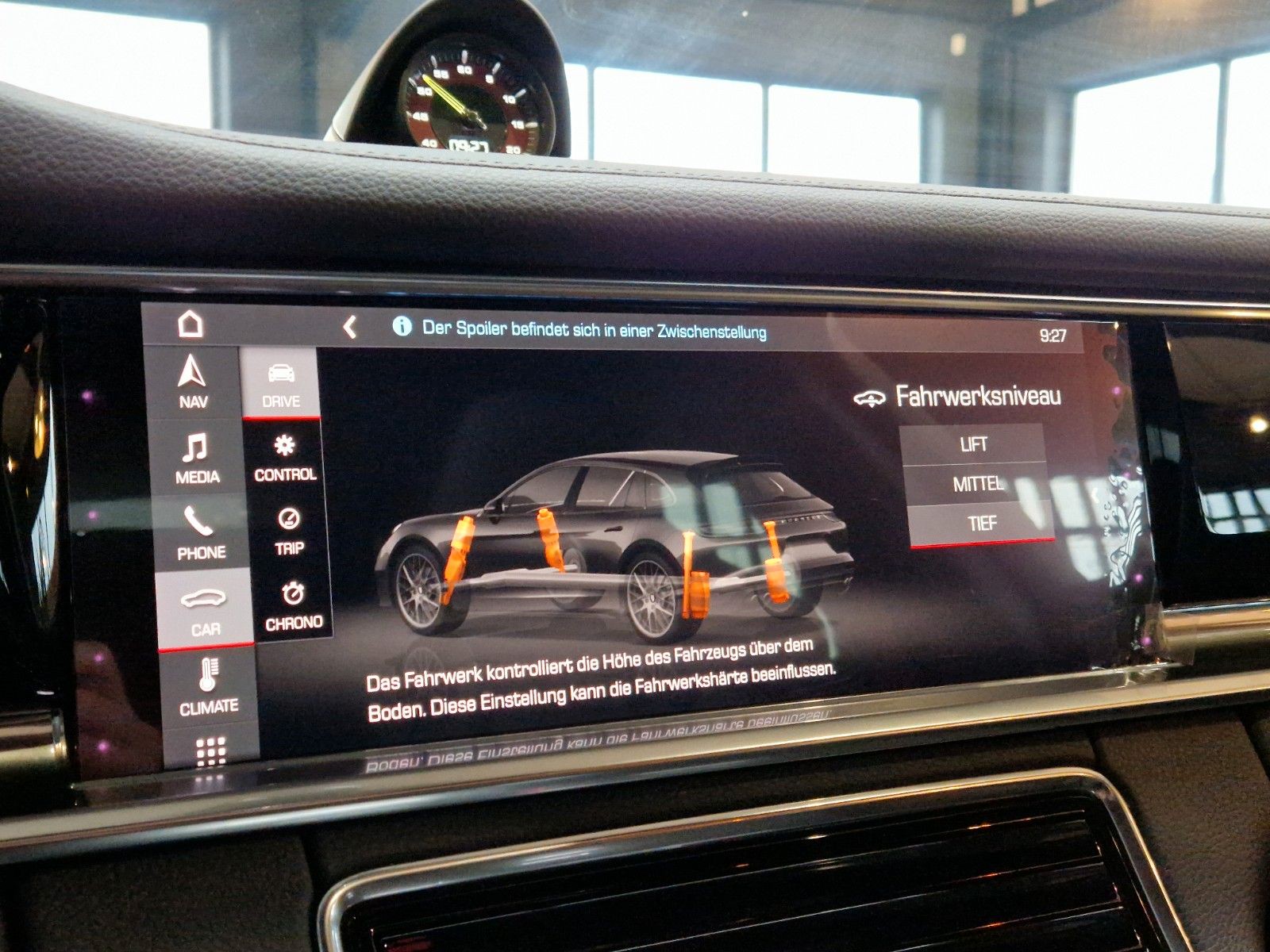This screenshot has height=952, width=1270.
Task: Choose the MITTEL chassis level
Action: point(977,483)
